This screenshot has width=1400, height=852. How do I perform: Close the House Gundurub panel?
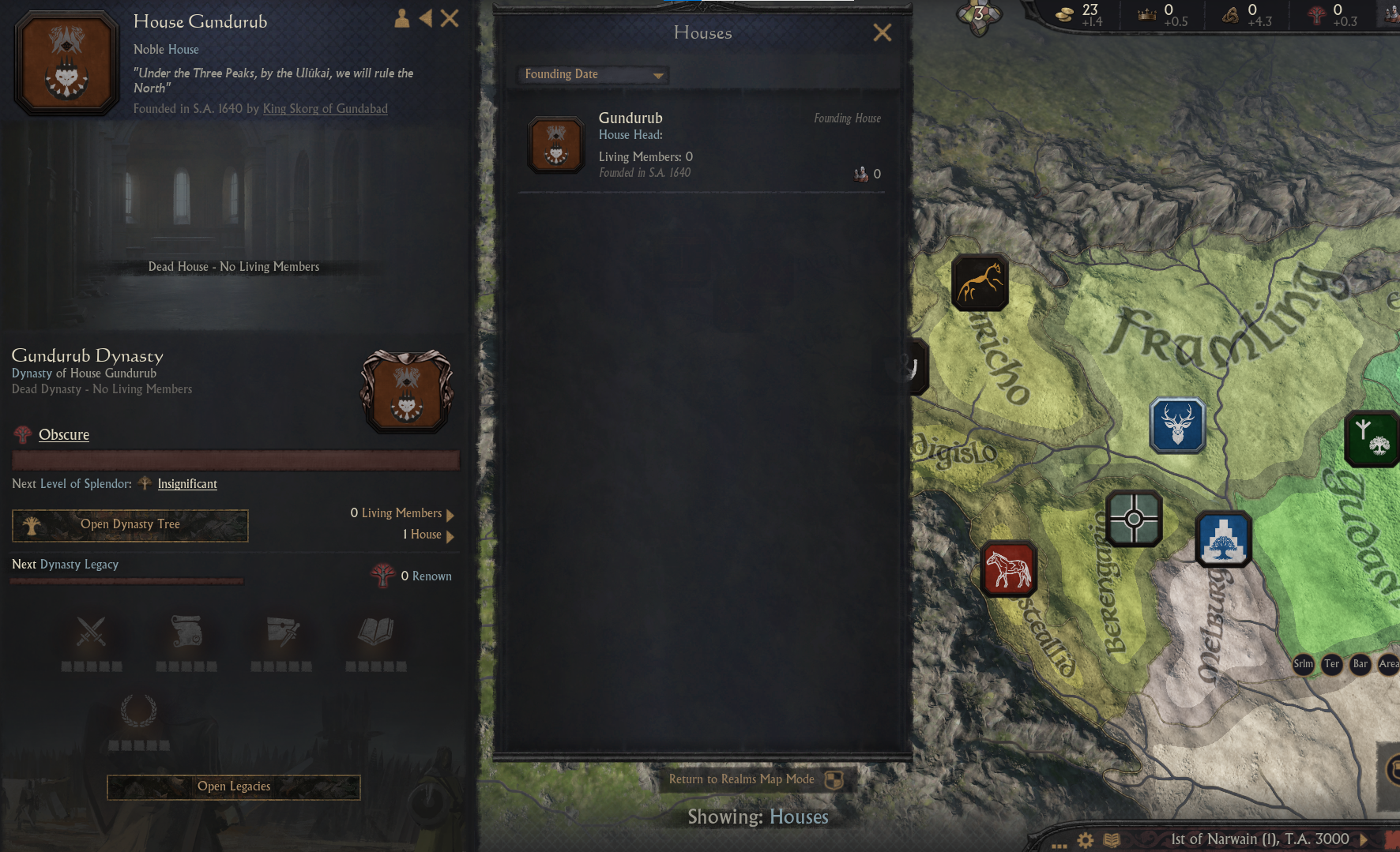point(450,18)
